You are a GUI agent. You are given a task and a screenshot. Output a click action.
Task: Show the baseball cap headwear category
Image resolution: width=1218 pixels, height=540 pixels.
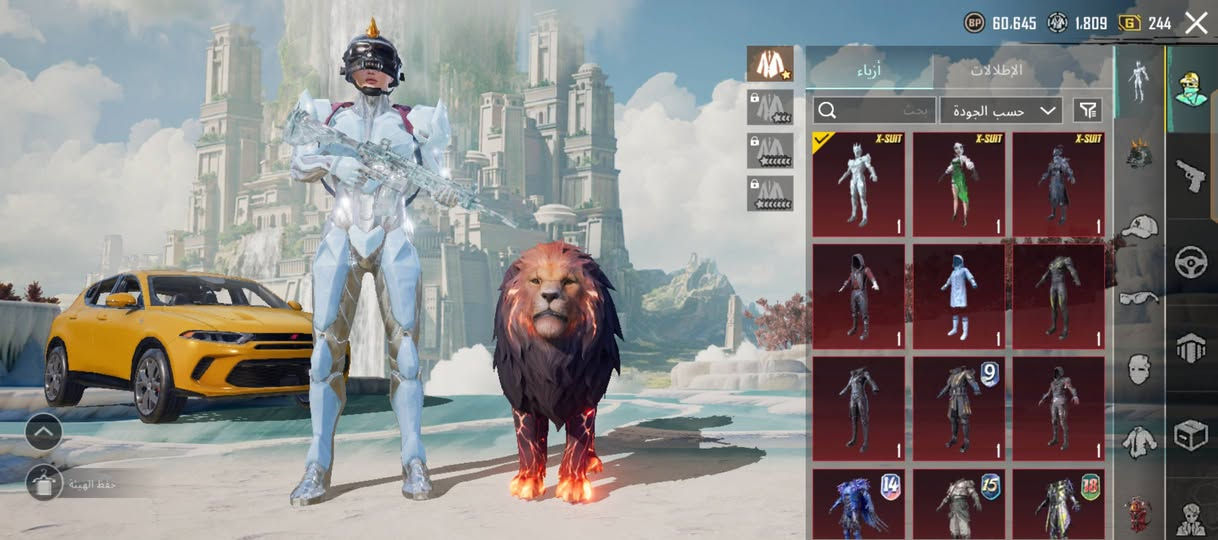coord(1139,227)
